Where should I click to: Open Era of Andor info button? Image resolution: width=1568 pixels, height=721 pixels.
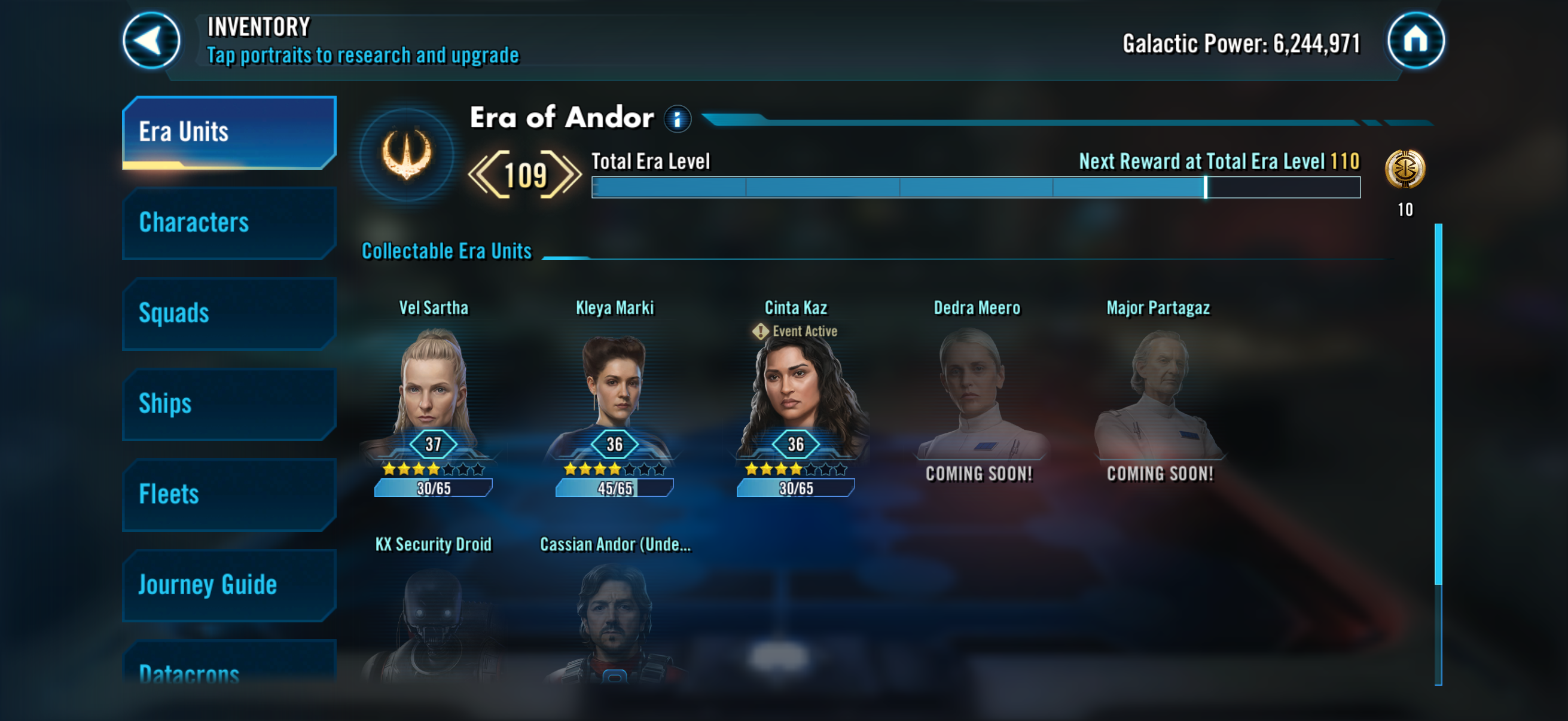click(677, 118)
